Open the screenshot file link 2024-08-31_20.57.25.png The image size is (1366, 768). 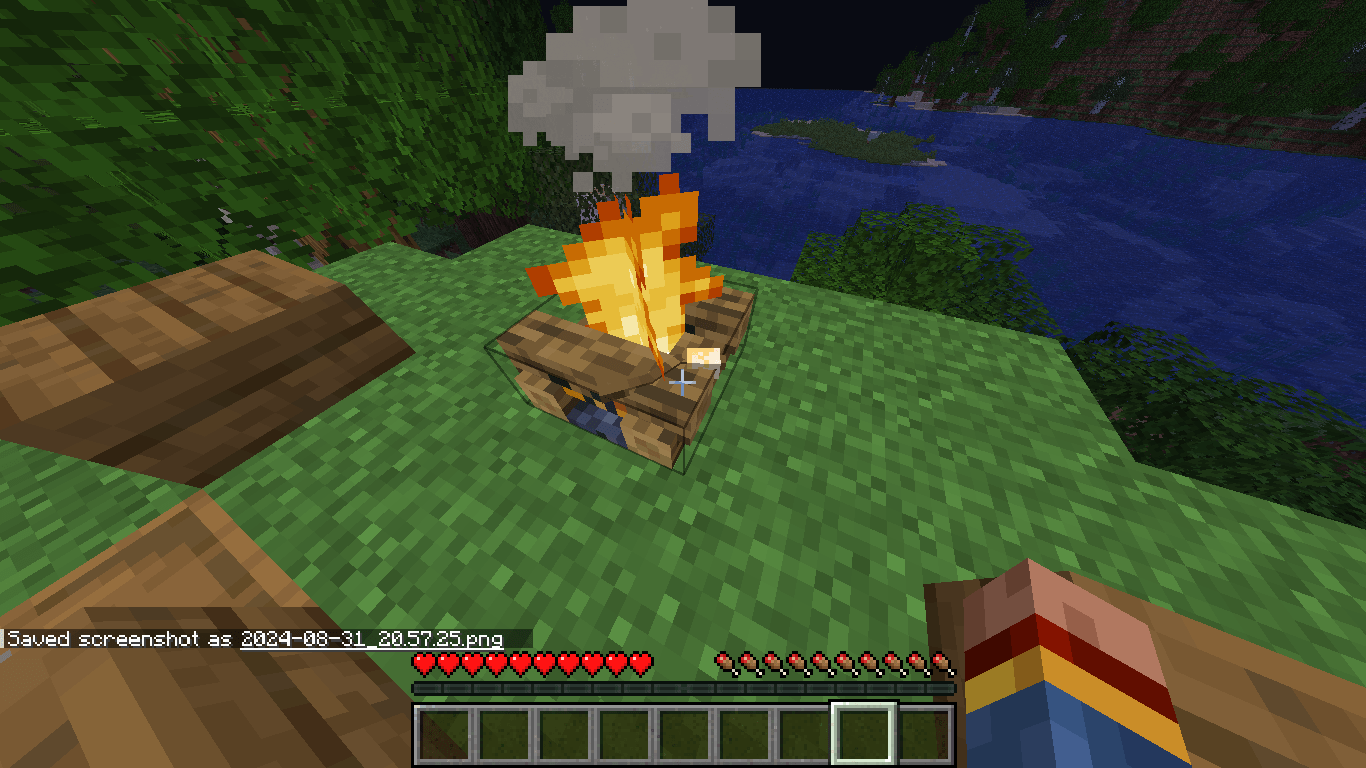pos(370,636)
